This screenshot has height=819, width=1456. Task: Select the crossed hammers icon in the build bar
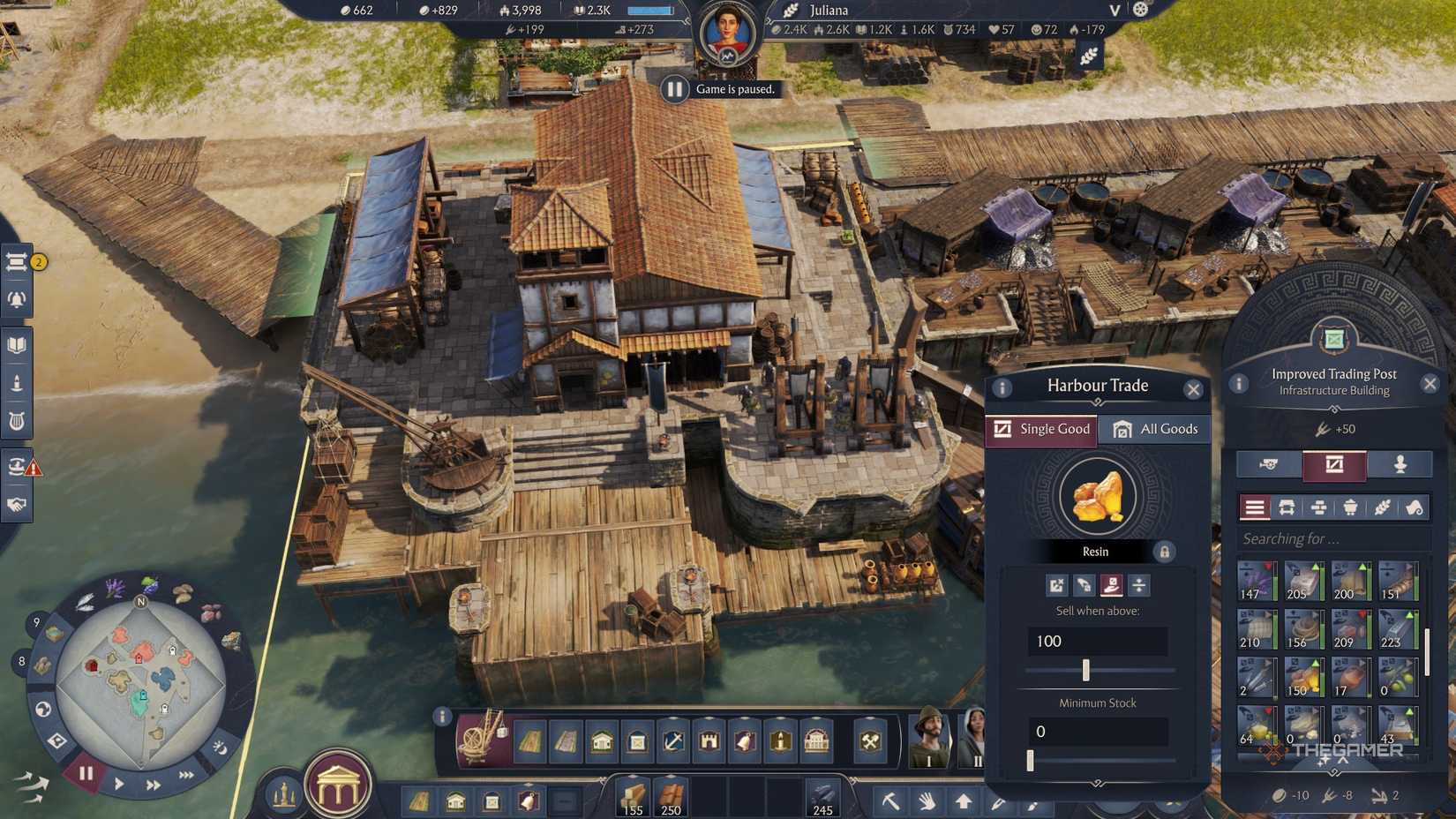869,740
